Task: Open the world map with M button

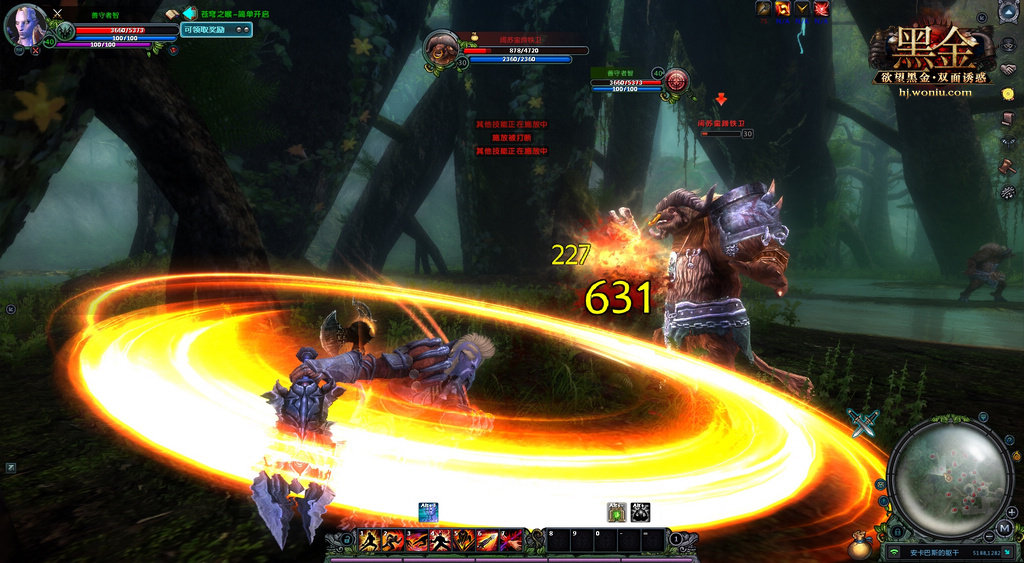Action: click(x=1004, y=527)
